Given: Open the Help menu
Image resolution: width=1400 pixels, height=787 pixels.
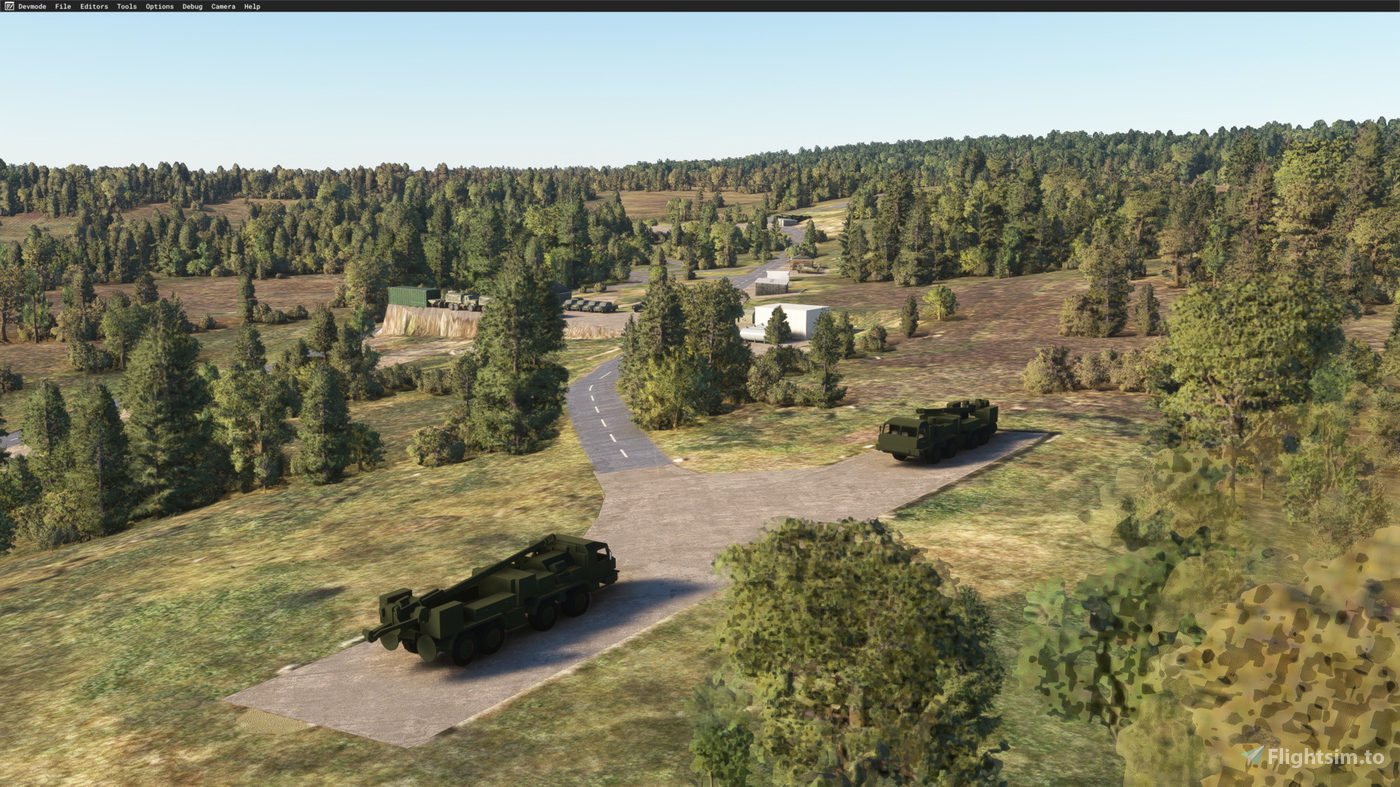Looking at the screenshot, I should [x=252, y=5].
